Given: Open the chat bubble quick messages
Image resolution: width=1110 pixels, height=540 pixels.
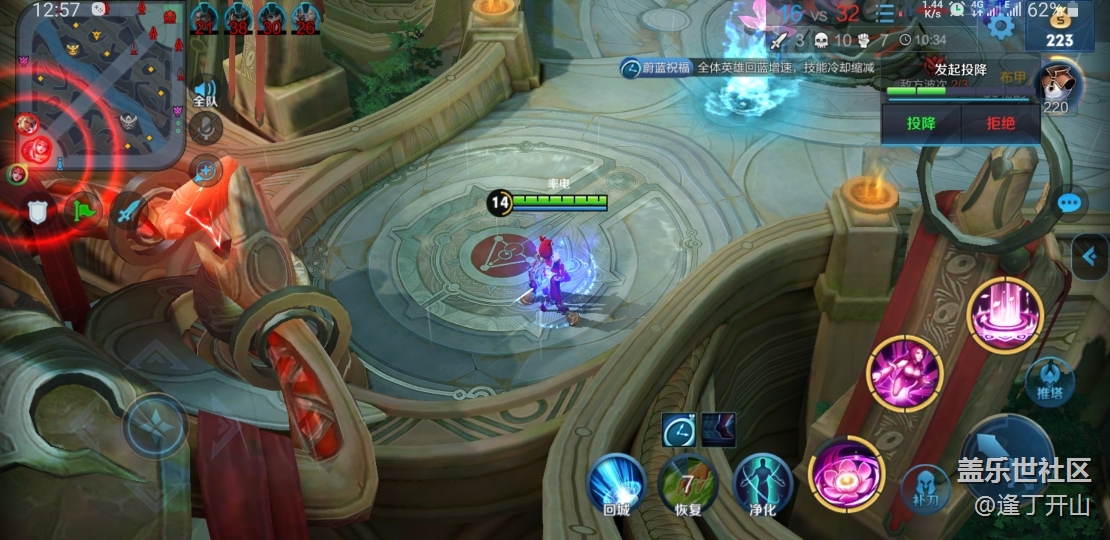Looking at the screenshot, I should [x=1069, y=204].
